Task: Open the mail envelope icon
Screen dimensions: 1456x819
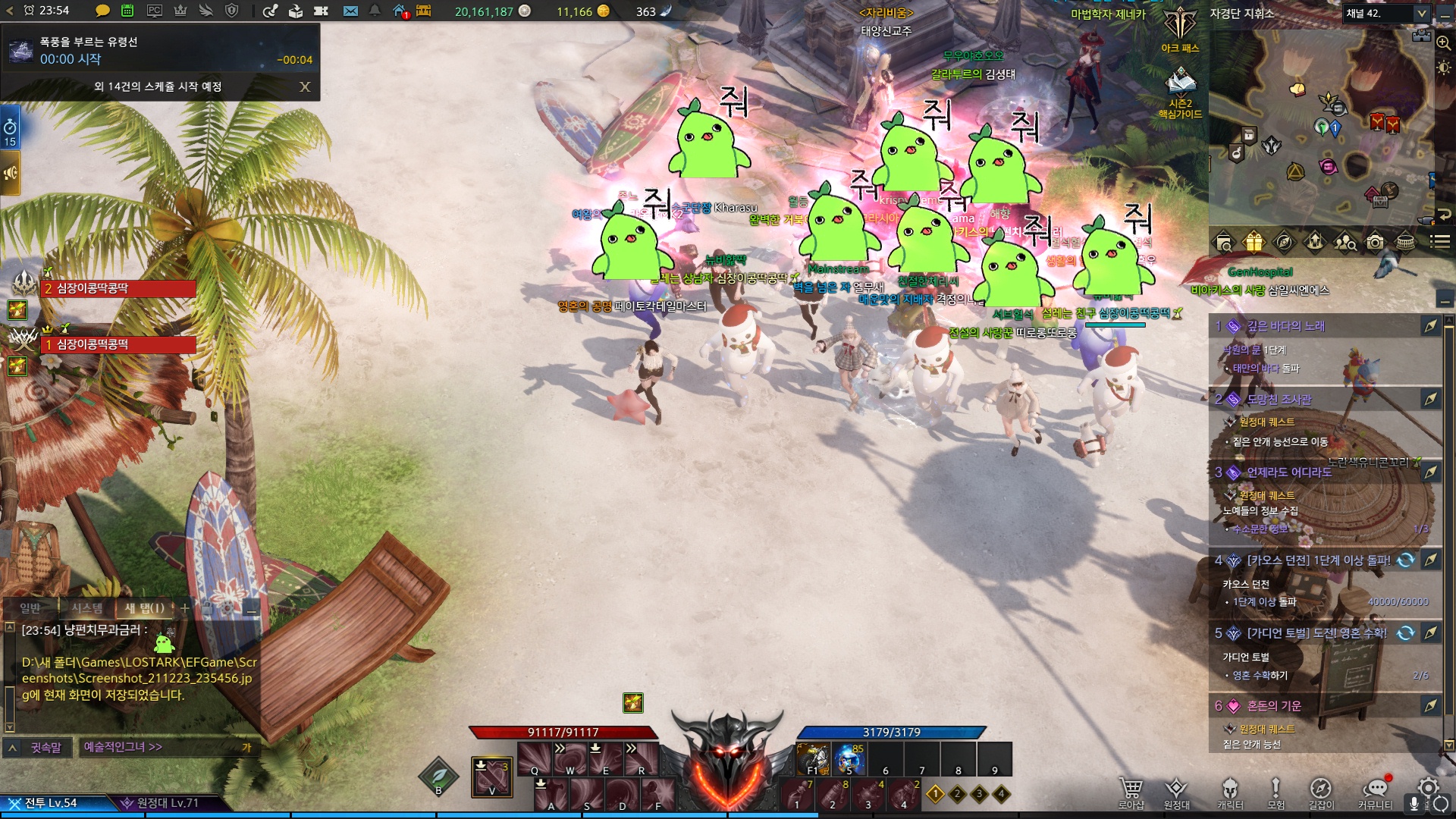Action: [x=350, y=11]
